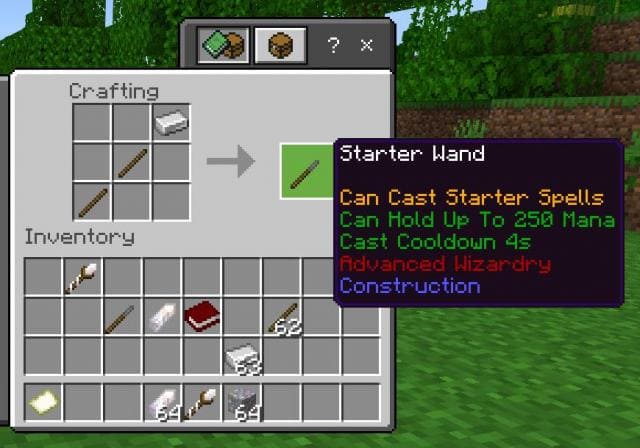Select the wand in the top inventory row
The height and width of the screenshot is (448, 640).
(82, 277)
